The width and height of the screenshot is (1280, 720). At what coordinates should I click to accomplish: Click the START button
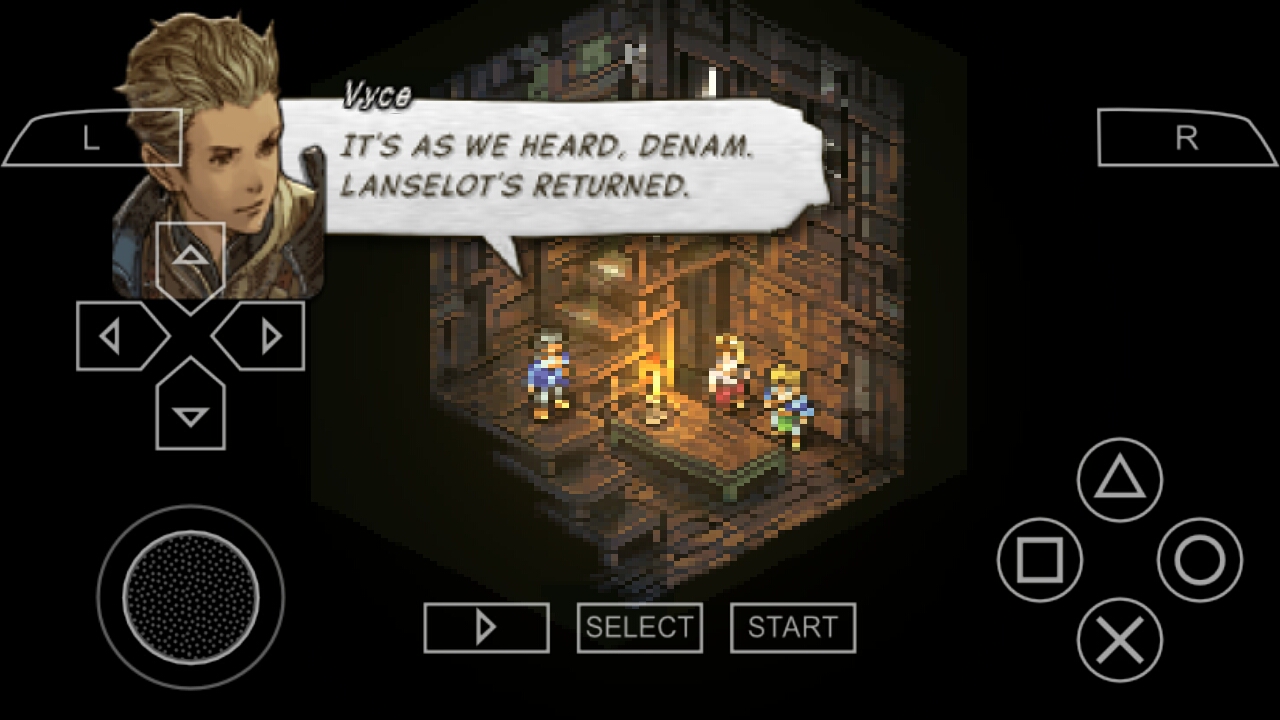pyautogui.click(x=793, y=628)
